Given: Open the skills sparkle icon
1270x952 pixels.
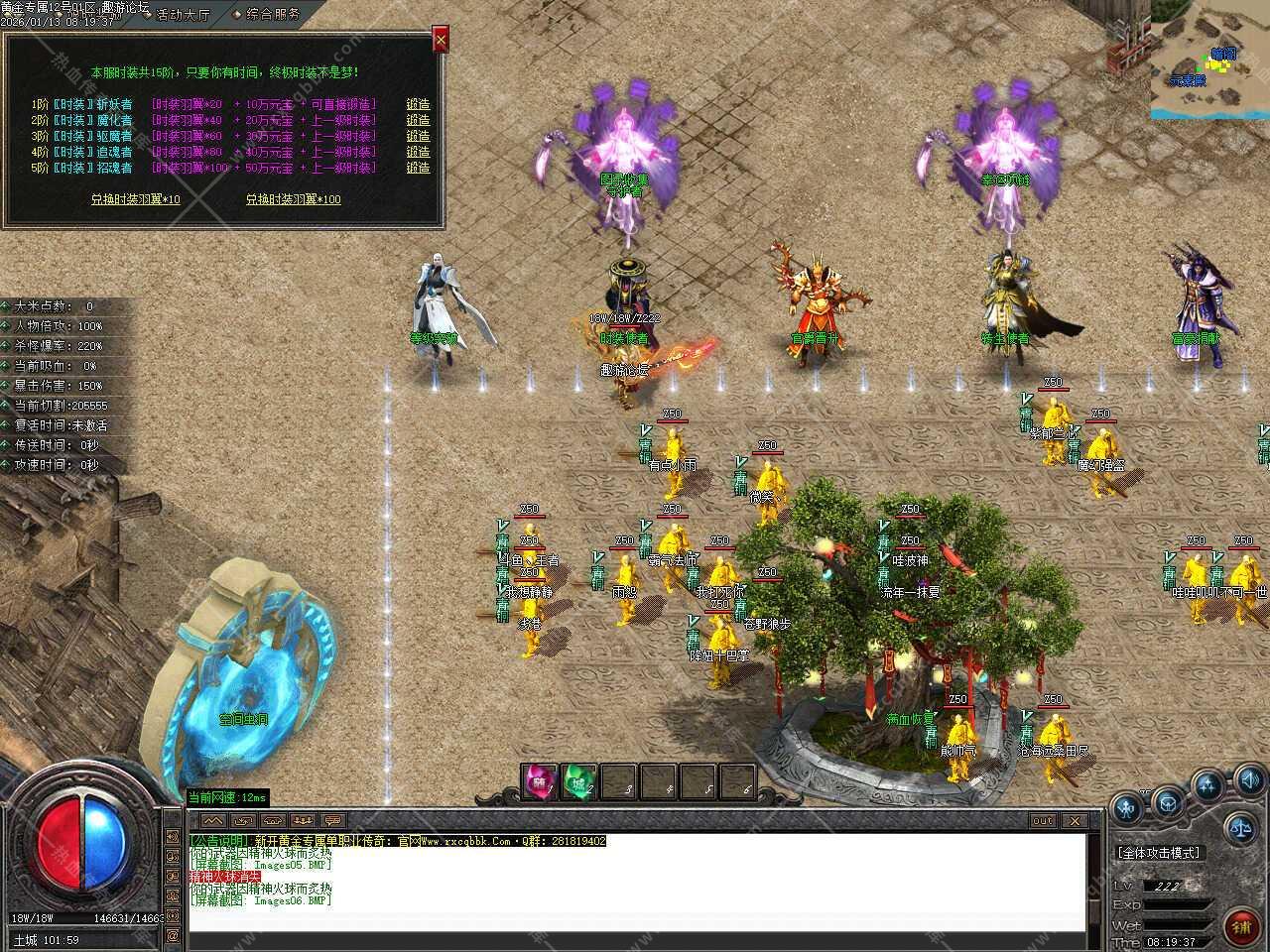Looking at the screenshot, I should click(x=1207, y=786).
